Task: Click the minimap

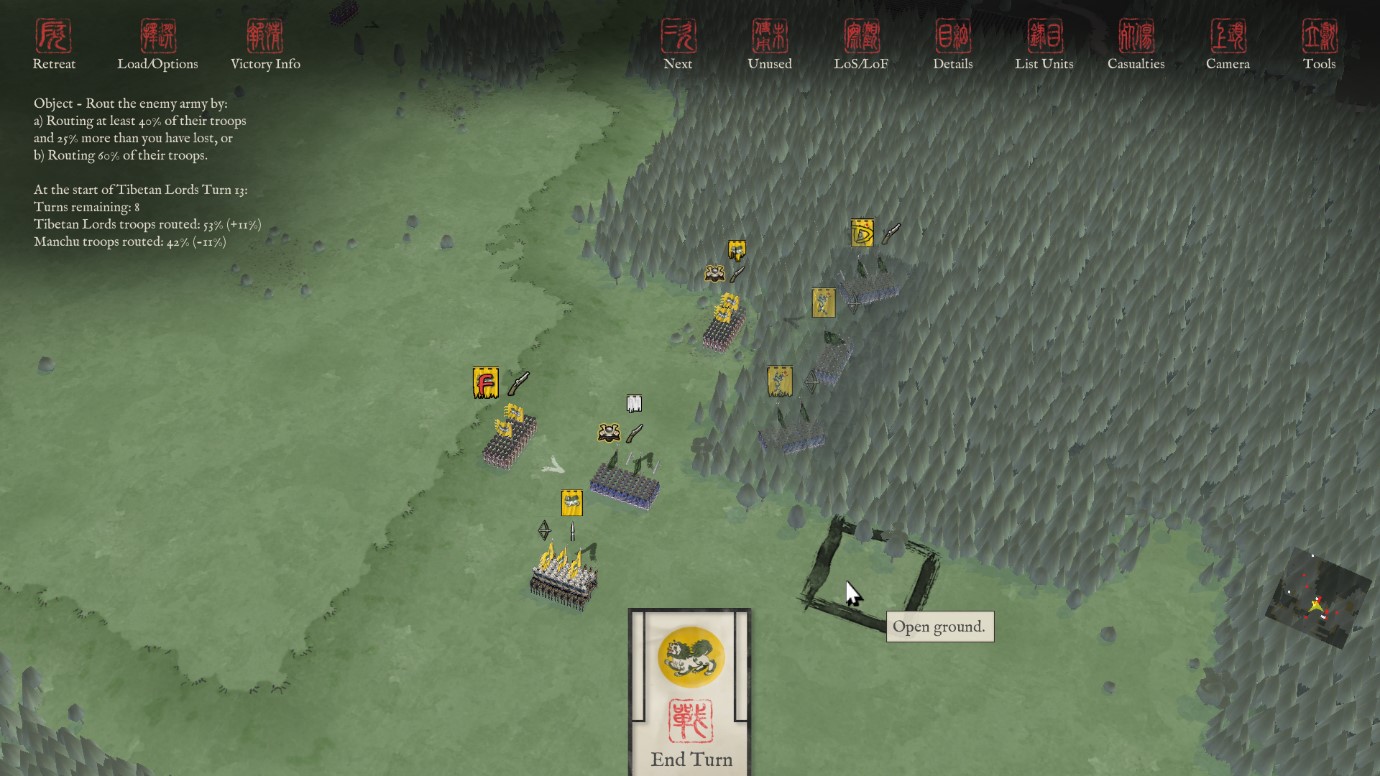Action: click(1318, 598)
